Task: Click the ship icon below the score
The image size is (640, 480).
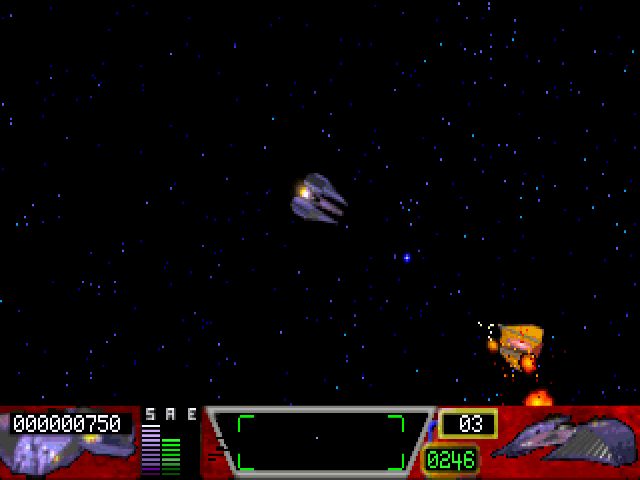Action: (62, 453)
